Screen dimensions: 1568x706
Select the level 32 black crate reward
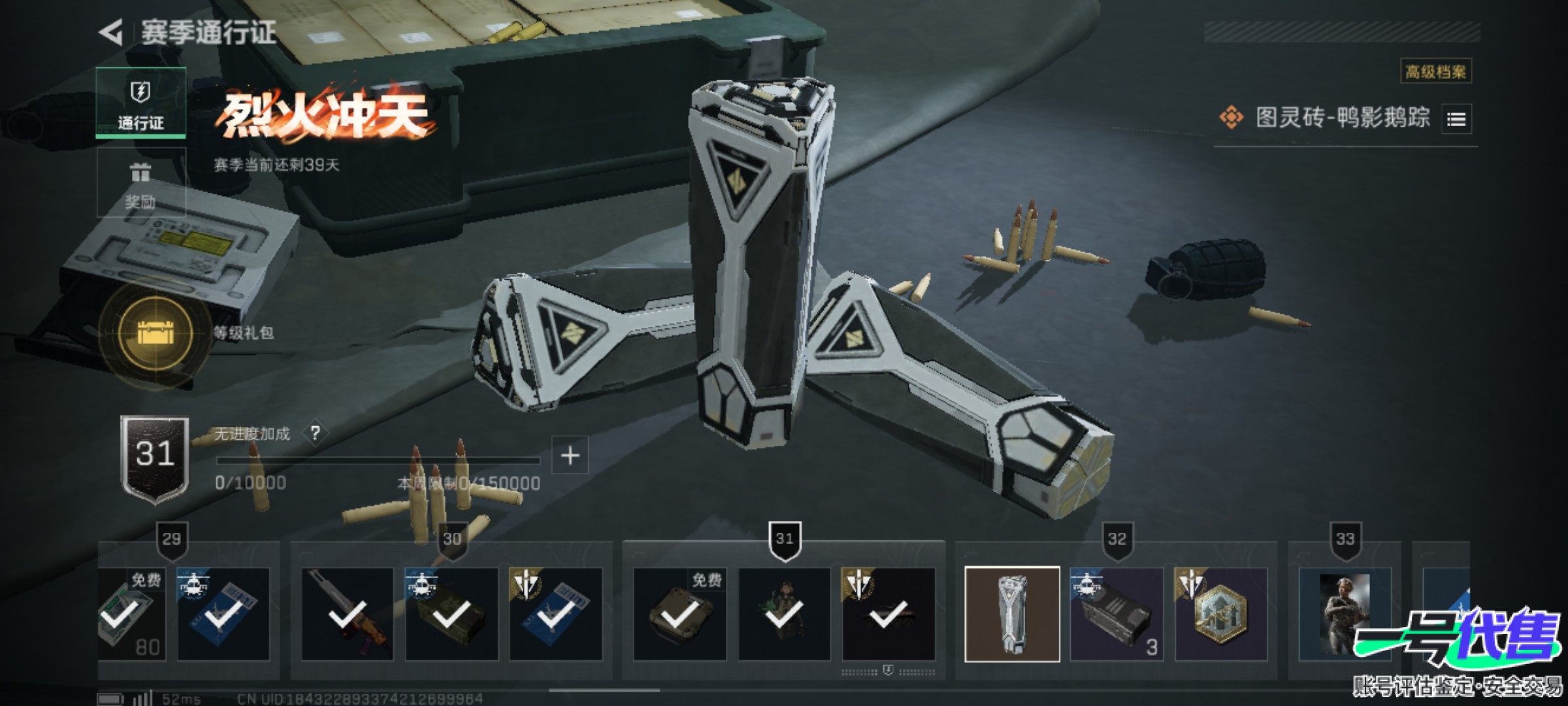click(x=1117, y=614)
